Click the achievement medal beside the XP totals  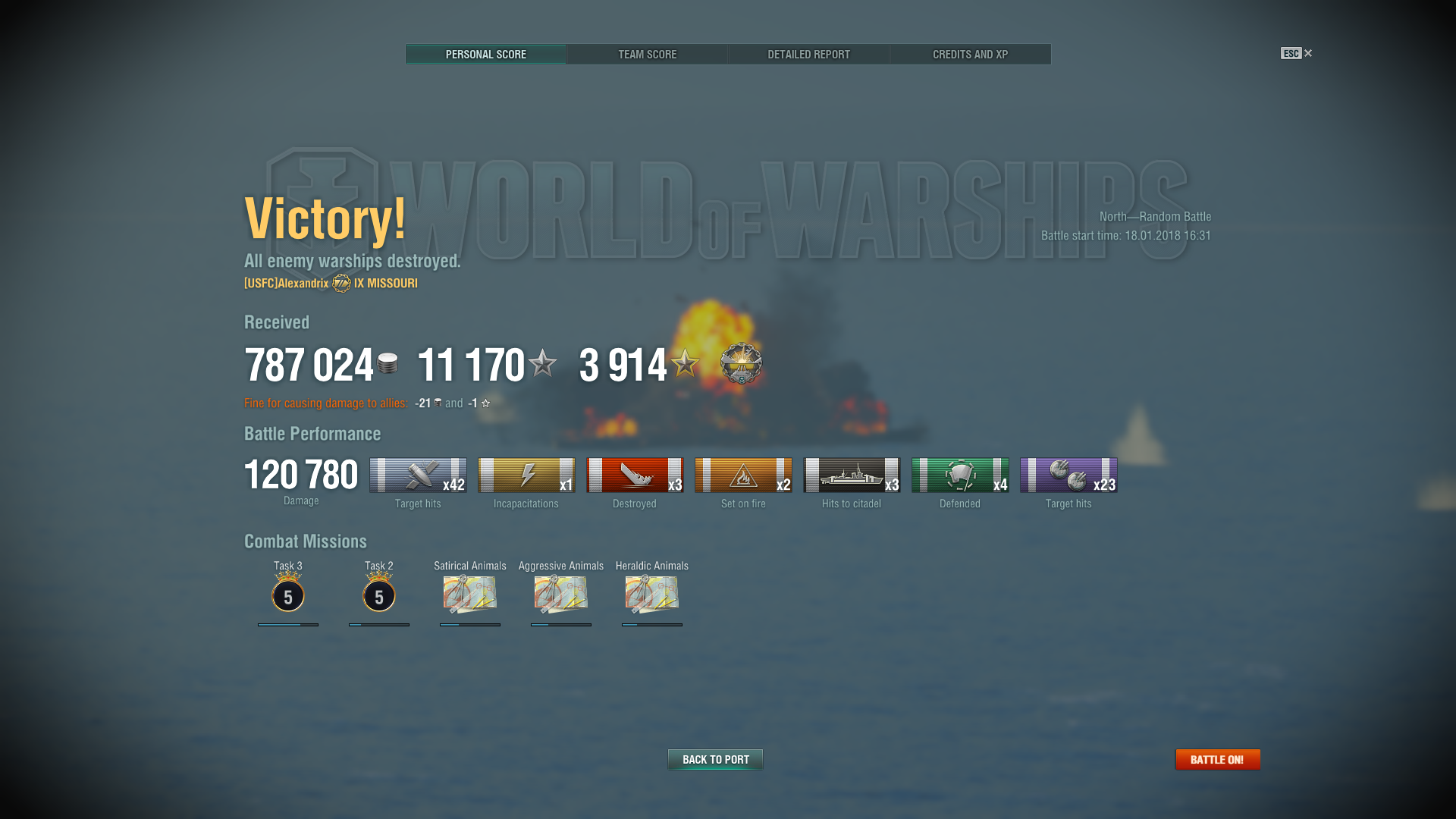[x=741, y=363]
